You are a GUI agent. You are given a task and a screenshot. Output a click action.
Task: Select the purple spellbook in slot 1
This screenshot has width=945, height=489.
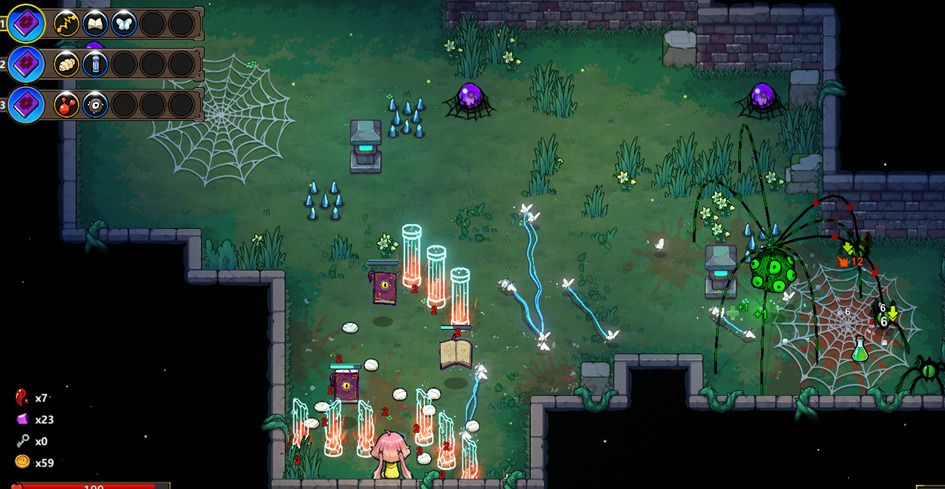tap(27, 23)
